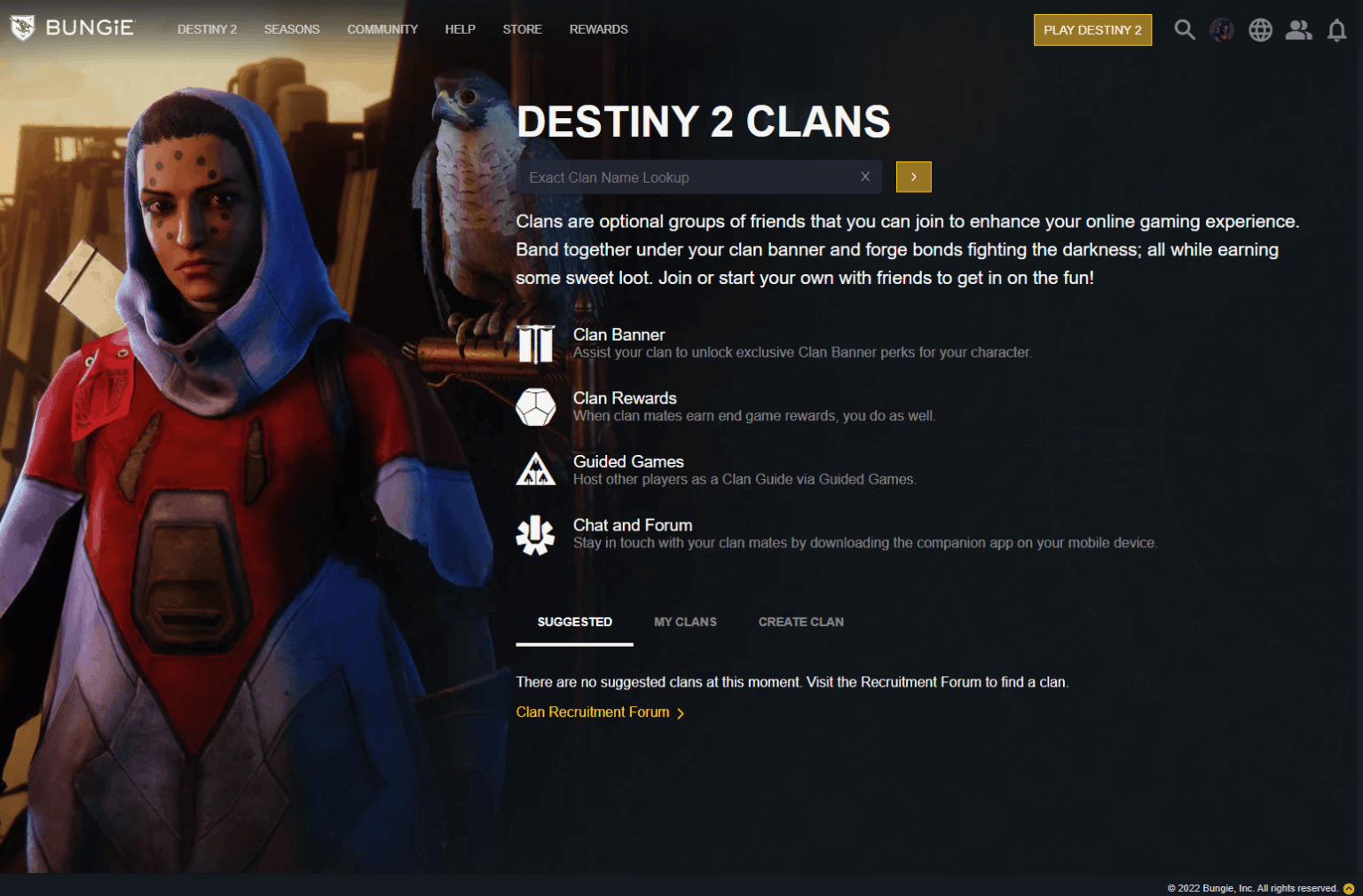The image size is (1363, 896).
Task: Open the DESTINY 2 menu item
Action: 207,29
